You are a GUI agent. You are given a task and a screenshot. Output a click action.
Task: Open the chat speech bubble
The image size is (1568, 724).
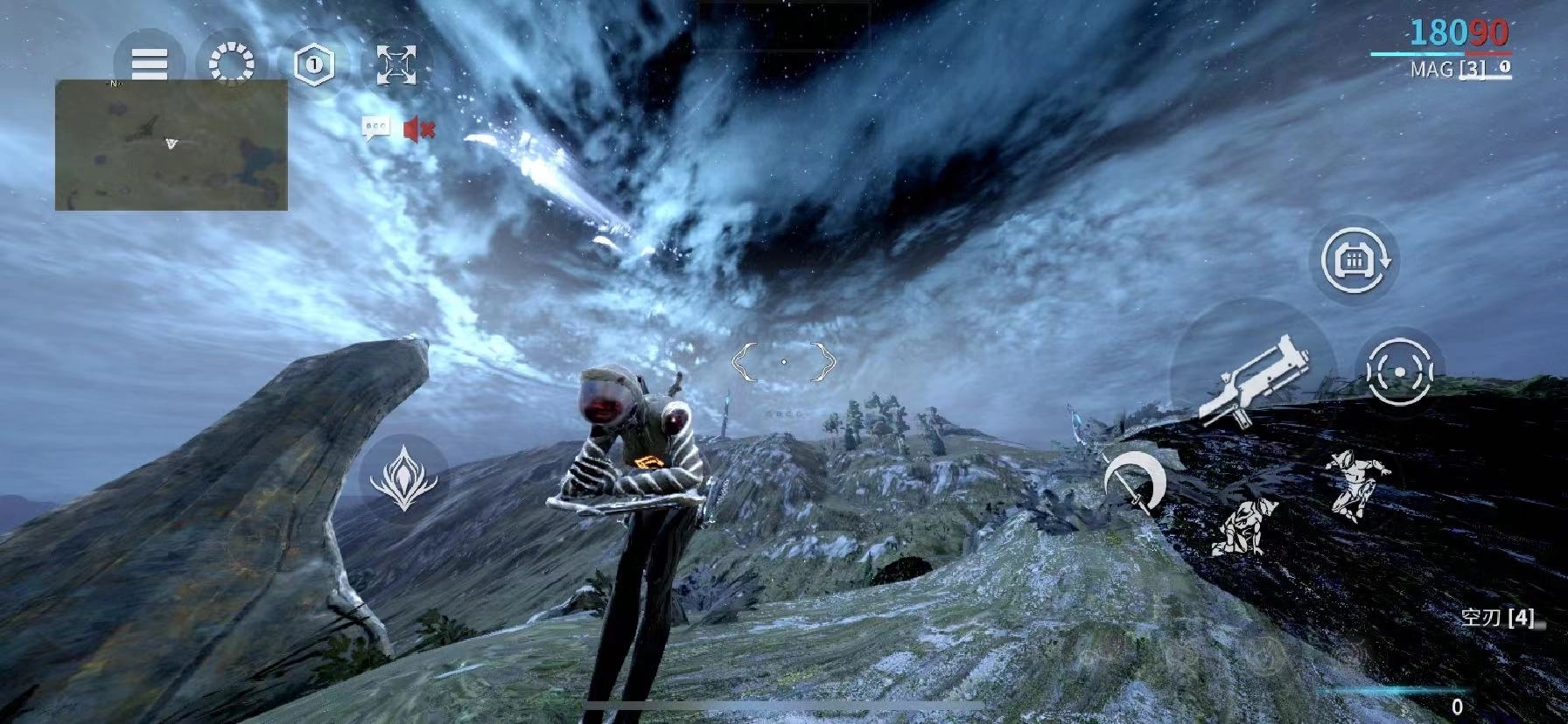376,129
